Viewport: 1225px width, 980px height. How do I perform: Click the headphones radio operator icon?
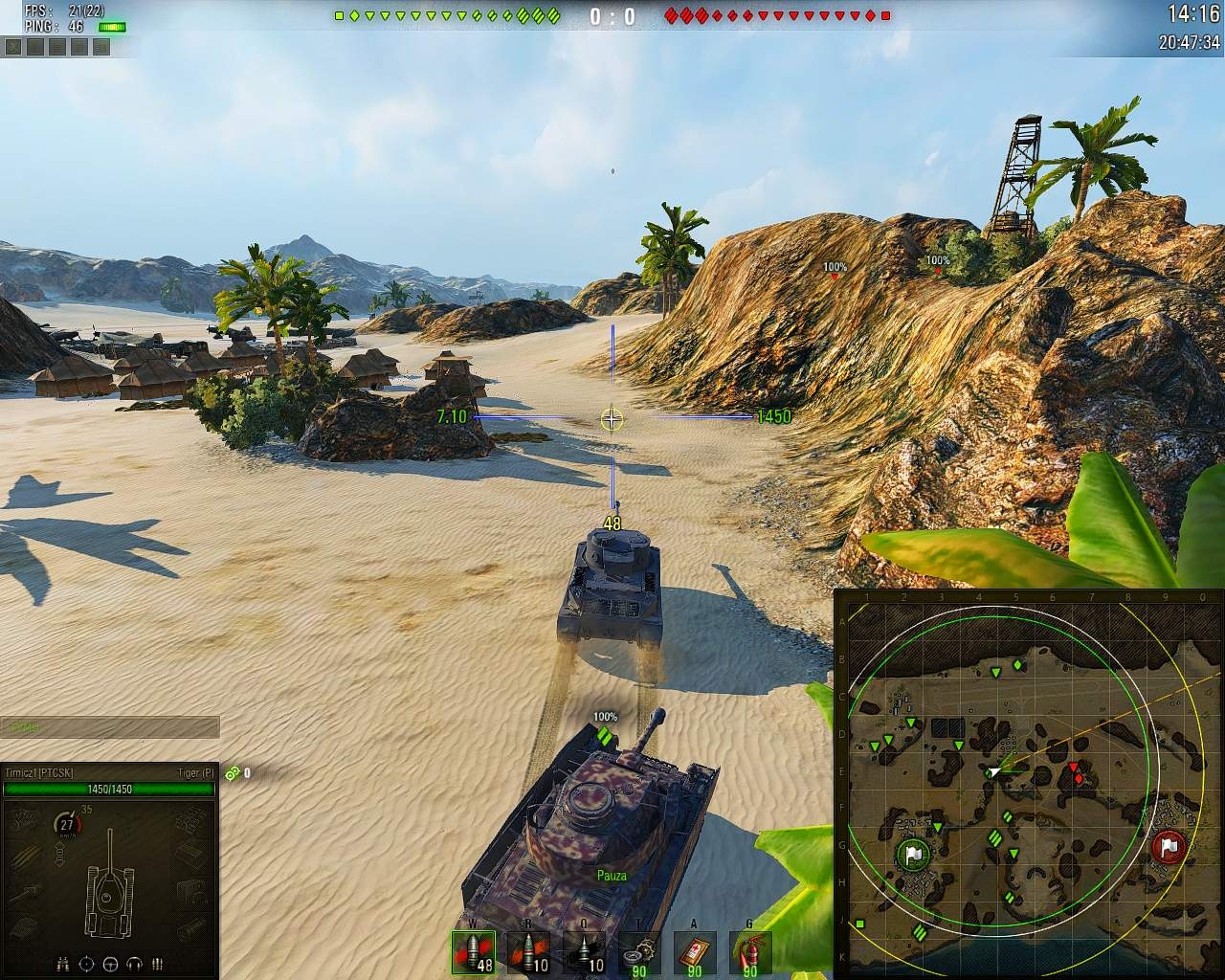coord(134,964)
